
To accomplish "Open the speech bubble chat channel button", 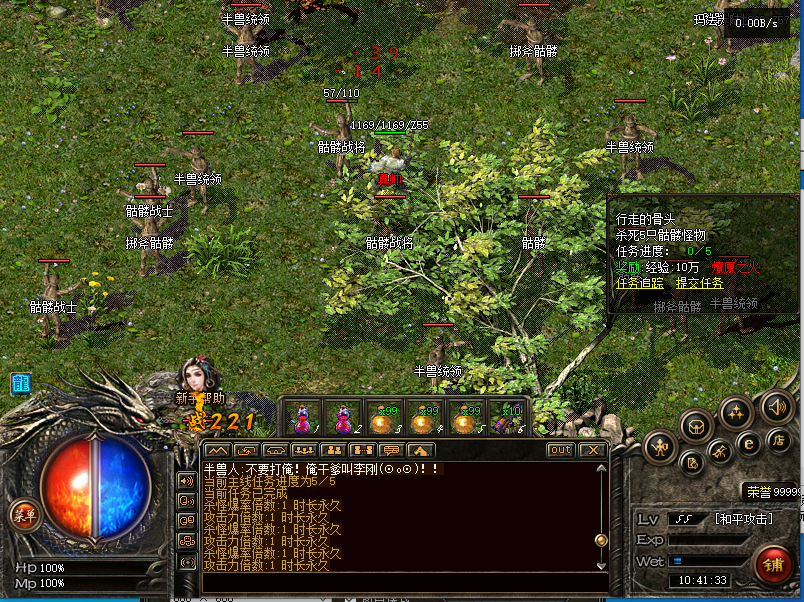I will point(392,450).
